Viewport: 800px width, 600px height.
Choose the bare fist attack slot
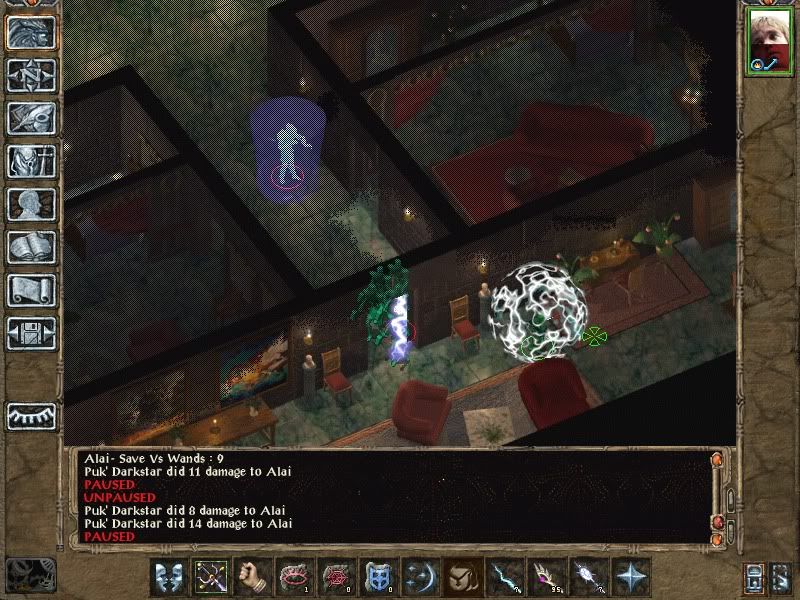tap(254, 576)
